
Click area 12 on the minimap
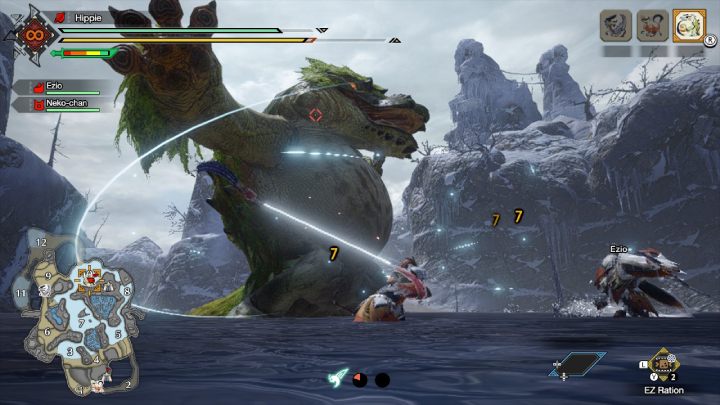41,243
